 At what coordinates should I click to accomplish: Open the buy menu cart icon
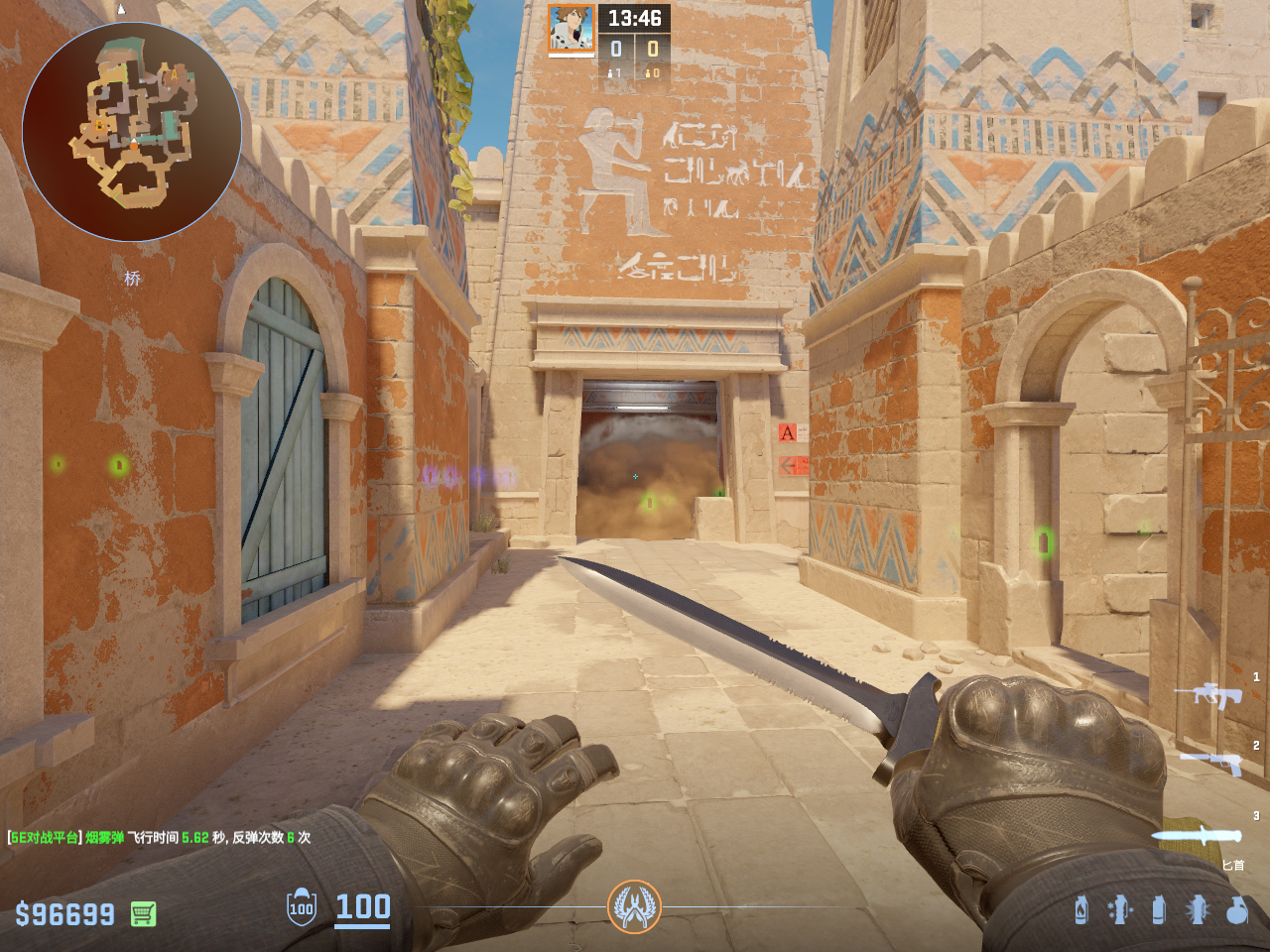pos(143,913)
